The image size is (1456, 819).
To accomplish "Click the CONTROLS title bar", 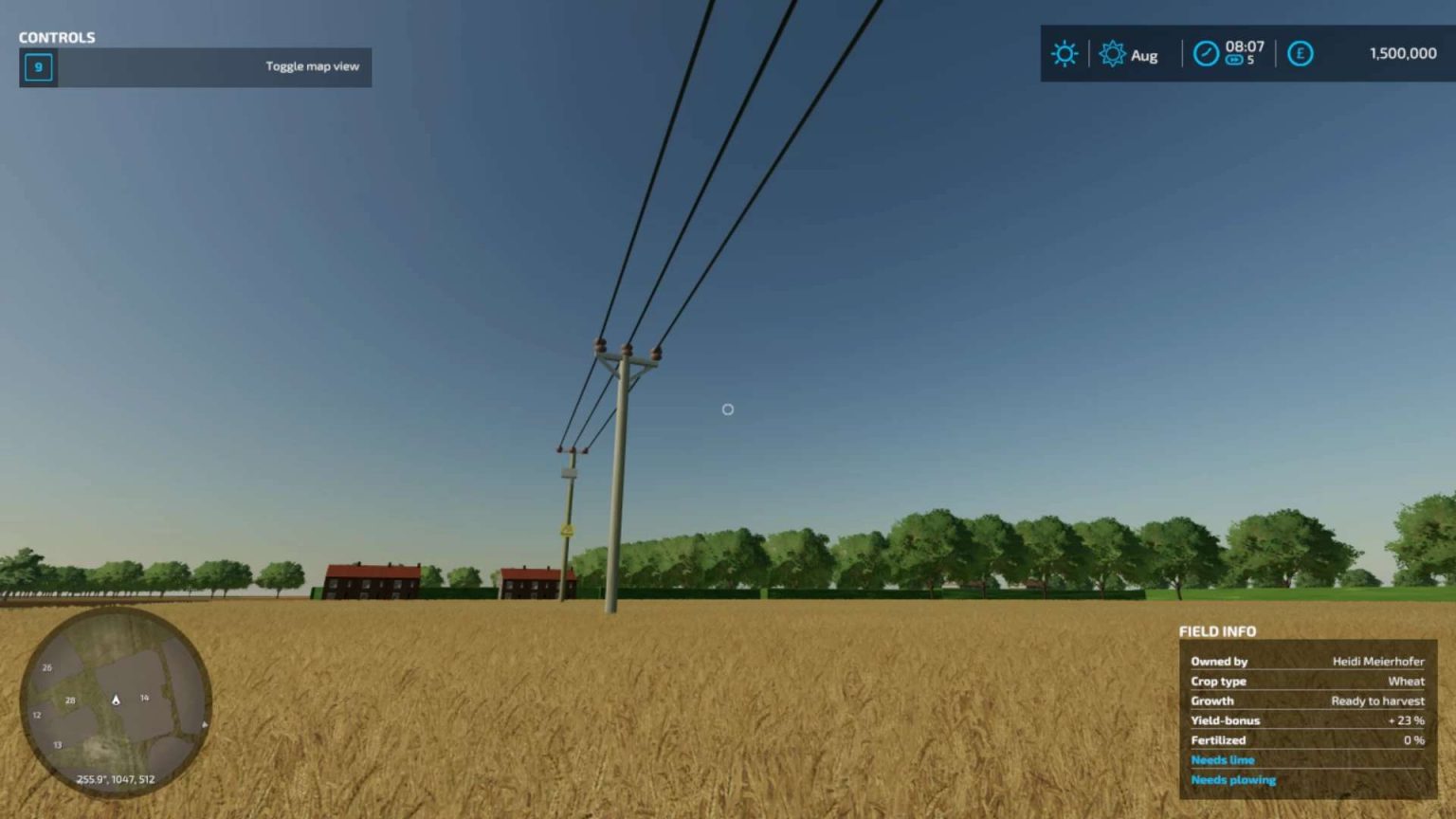I will (x=55, y=37).
